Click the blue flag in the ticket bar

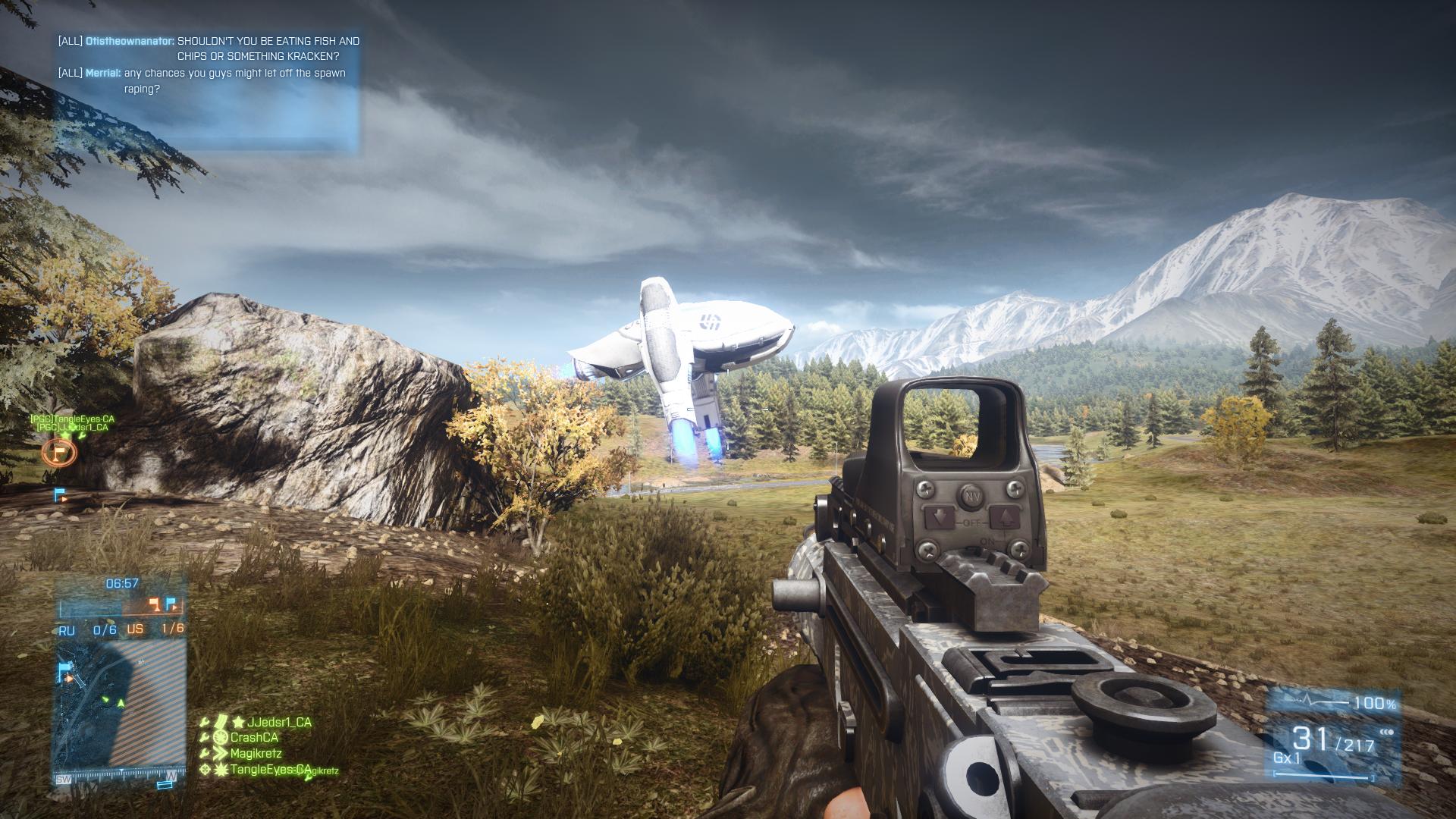[171, 604]
